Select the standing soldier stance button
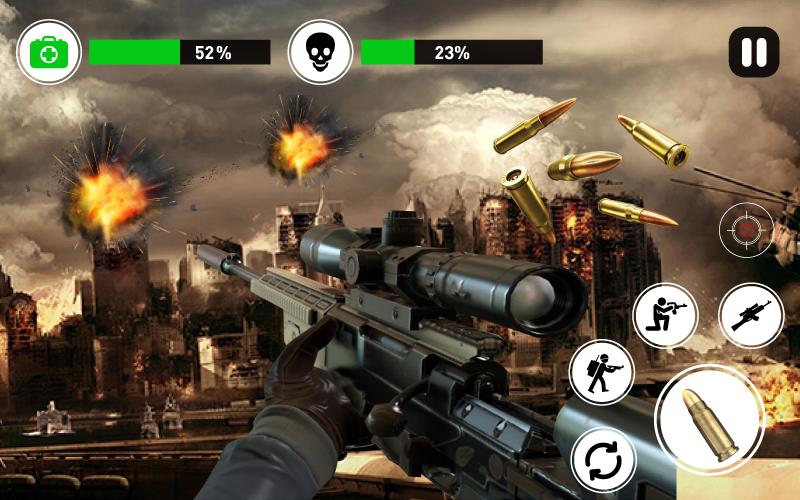The height and width of the screenshot is (500, 800). click(602, 373)
